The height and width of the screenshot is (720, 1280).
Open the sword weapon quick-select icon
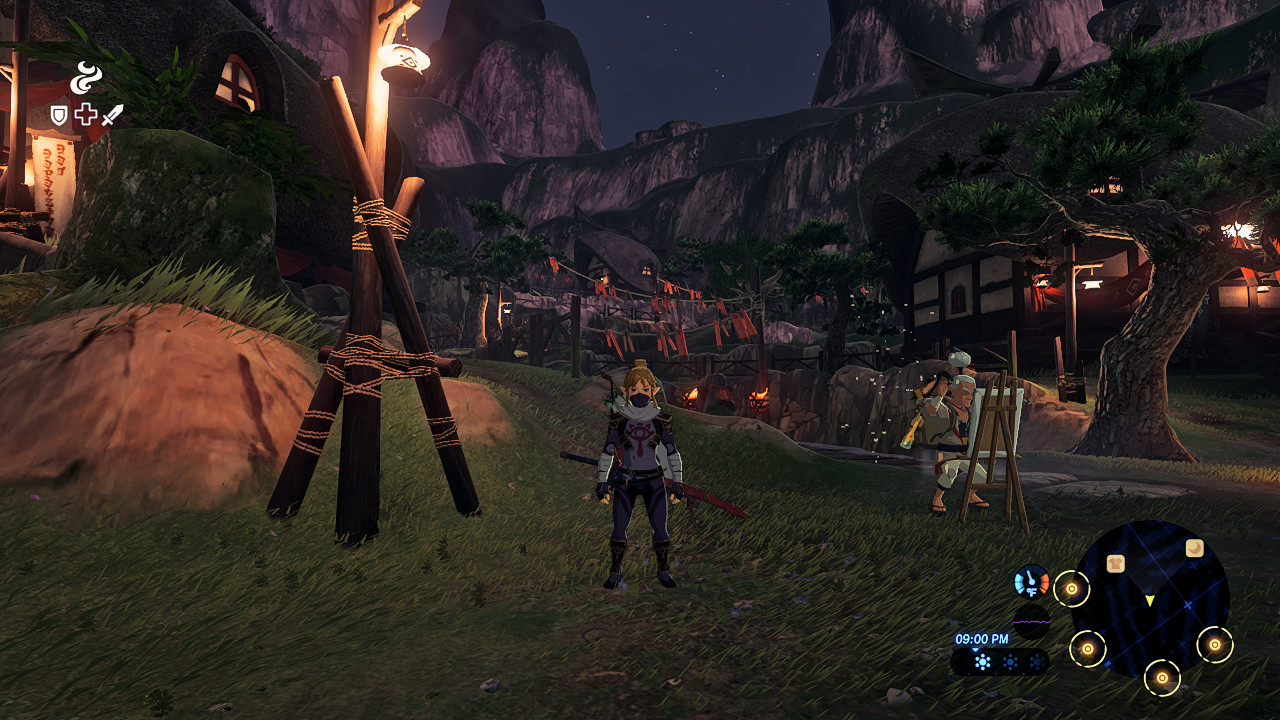coord(112,115)
